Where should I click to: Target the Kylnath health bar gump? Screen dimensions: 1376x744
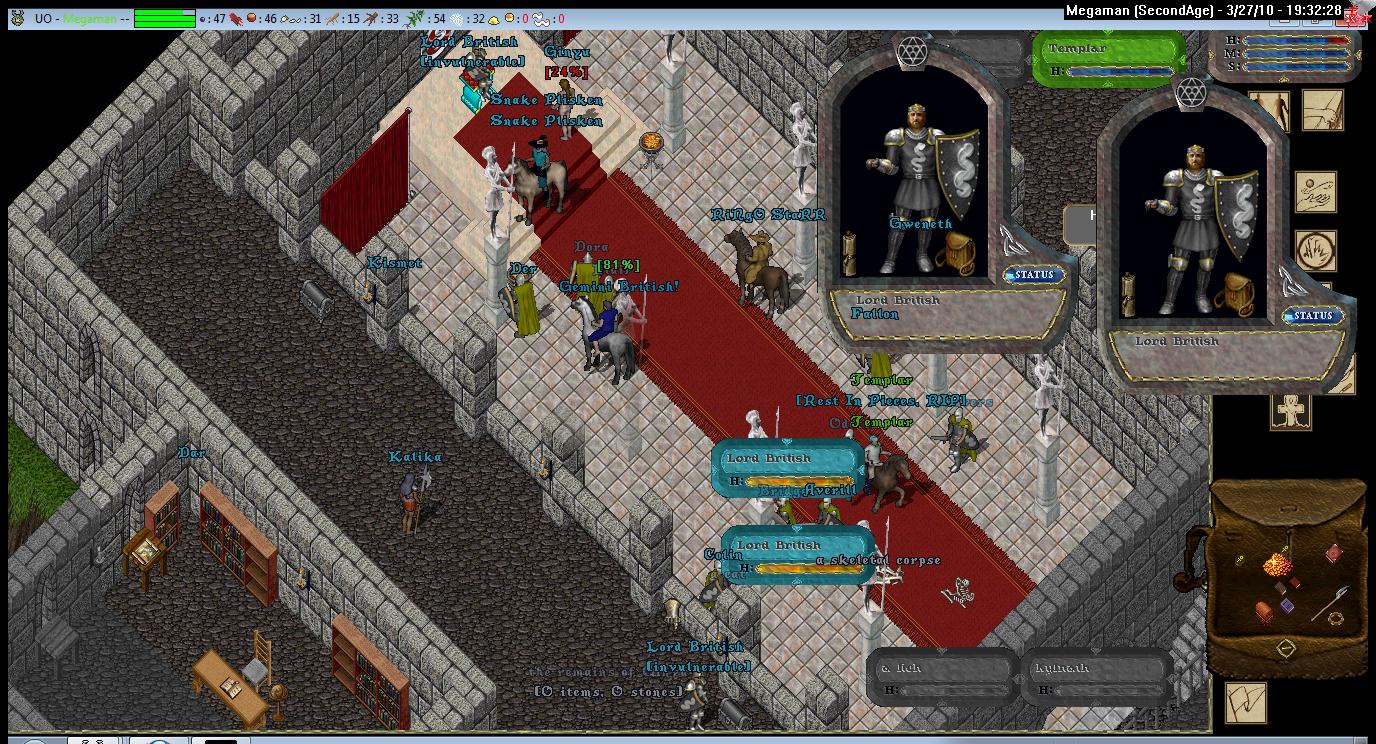[x=1096, y=677]
